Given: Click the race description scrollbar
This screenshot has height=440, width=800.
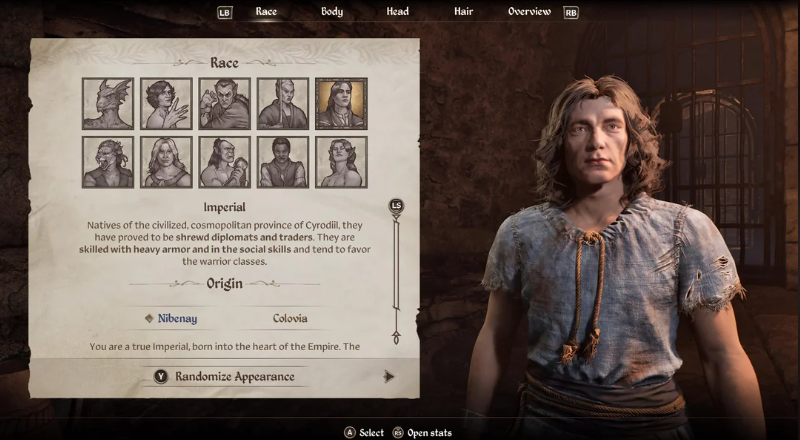Looking at the screenshot, I should (x=397, y=270).
